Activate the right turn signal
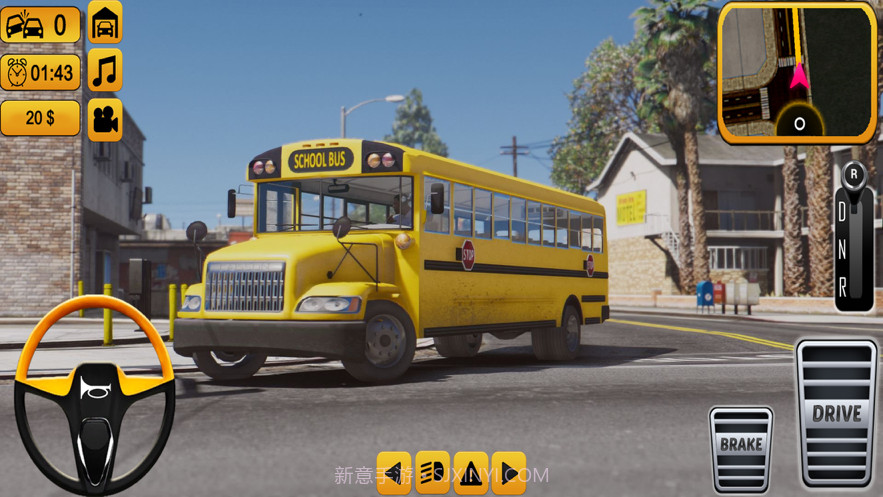Viewport: 883px width, 497px height. click(509, 471)
